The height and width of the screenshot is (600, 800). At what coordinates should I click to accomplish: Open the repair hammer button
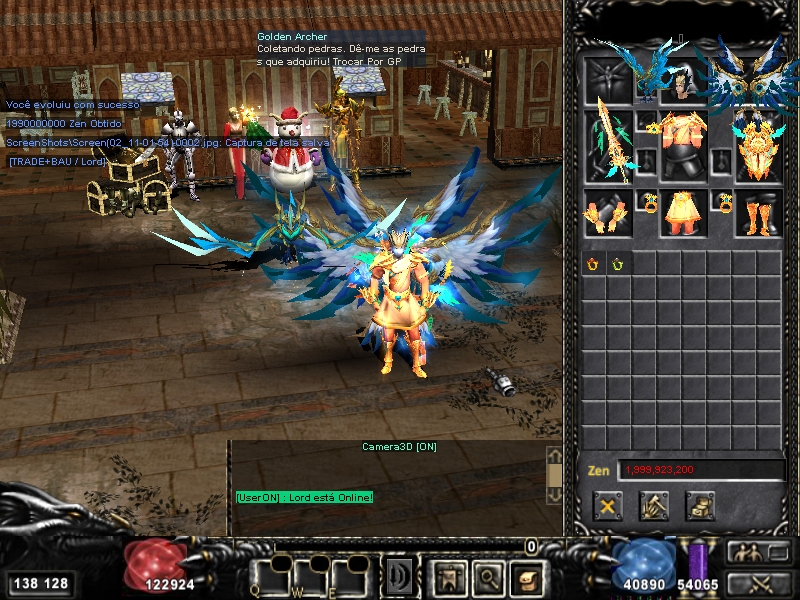click(x=654, y=505)
